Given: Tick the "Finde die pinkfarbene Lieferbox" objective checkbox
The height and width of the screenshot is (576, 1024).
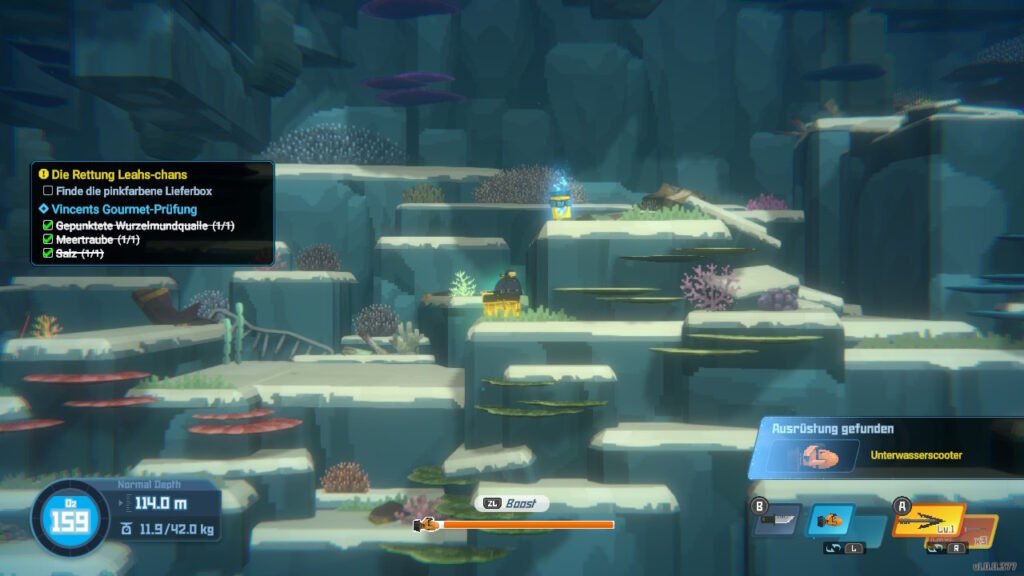Looking at the screenshot, I should coord(48,191).
